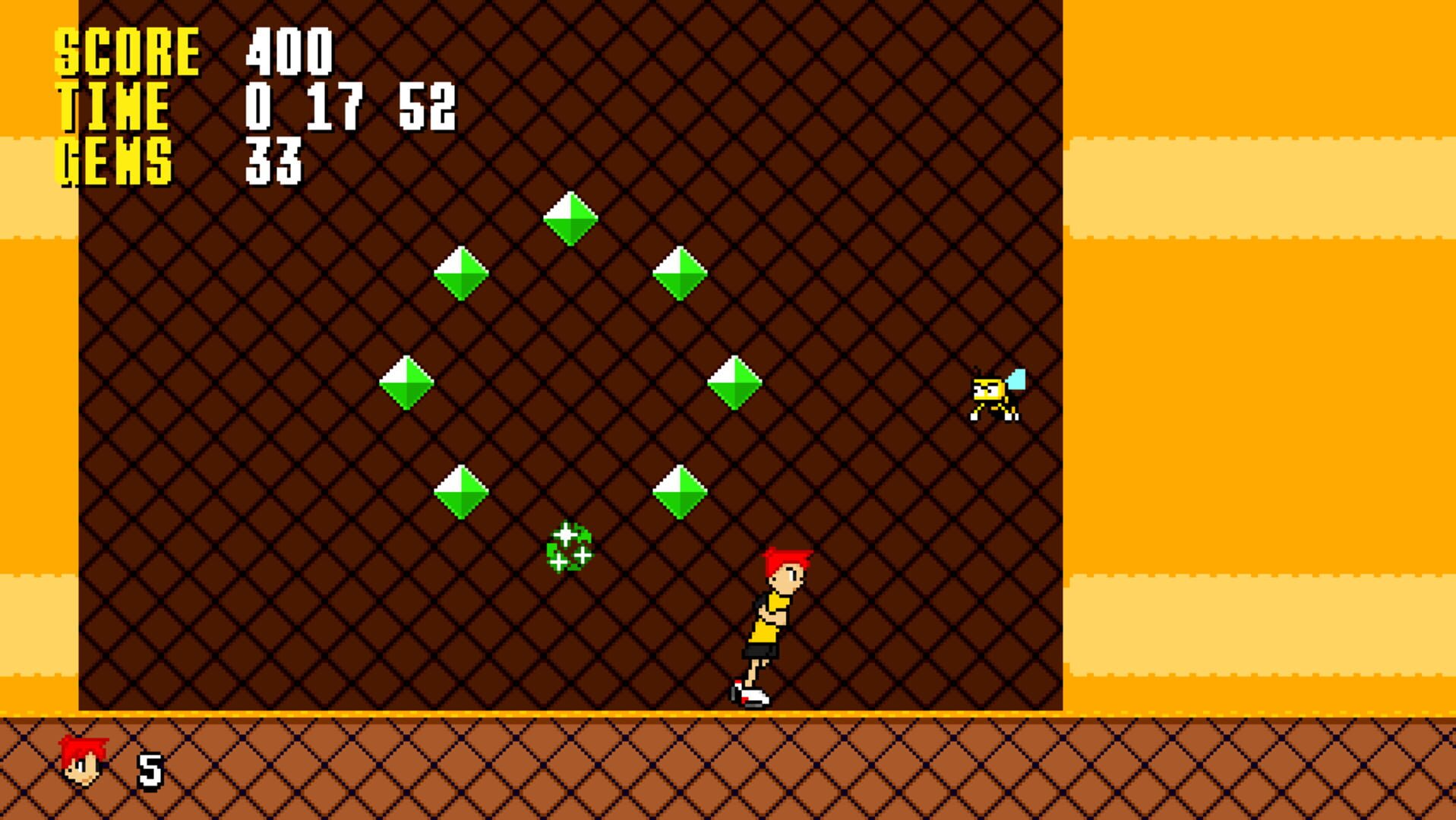Click the topmost green gem
The height and width of the screenshot is (820, 1456).
(x=569, y=220)
